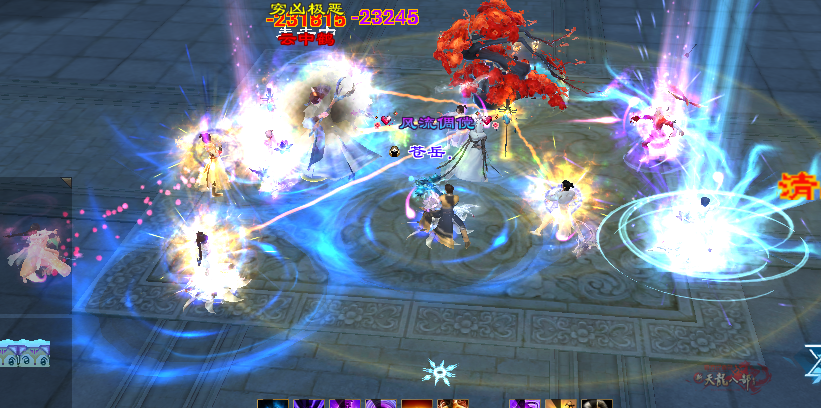Click the white snowflake icon above the hotbar
The height and width of the screenshot is (408, 821).
439,372
